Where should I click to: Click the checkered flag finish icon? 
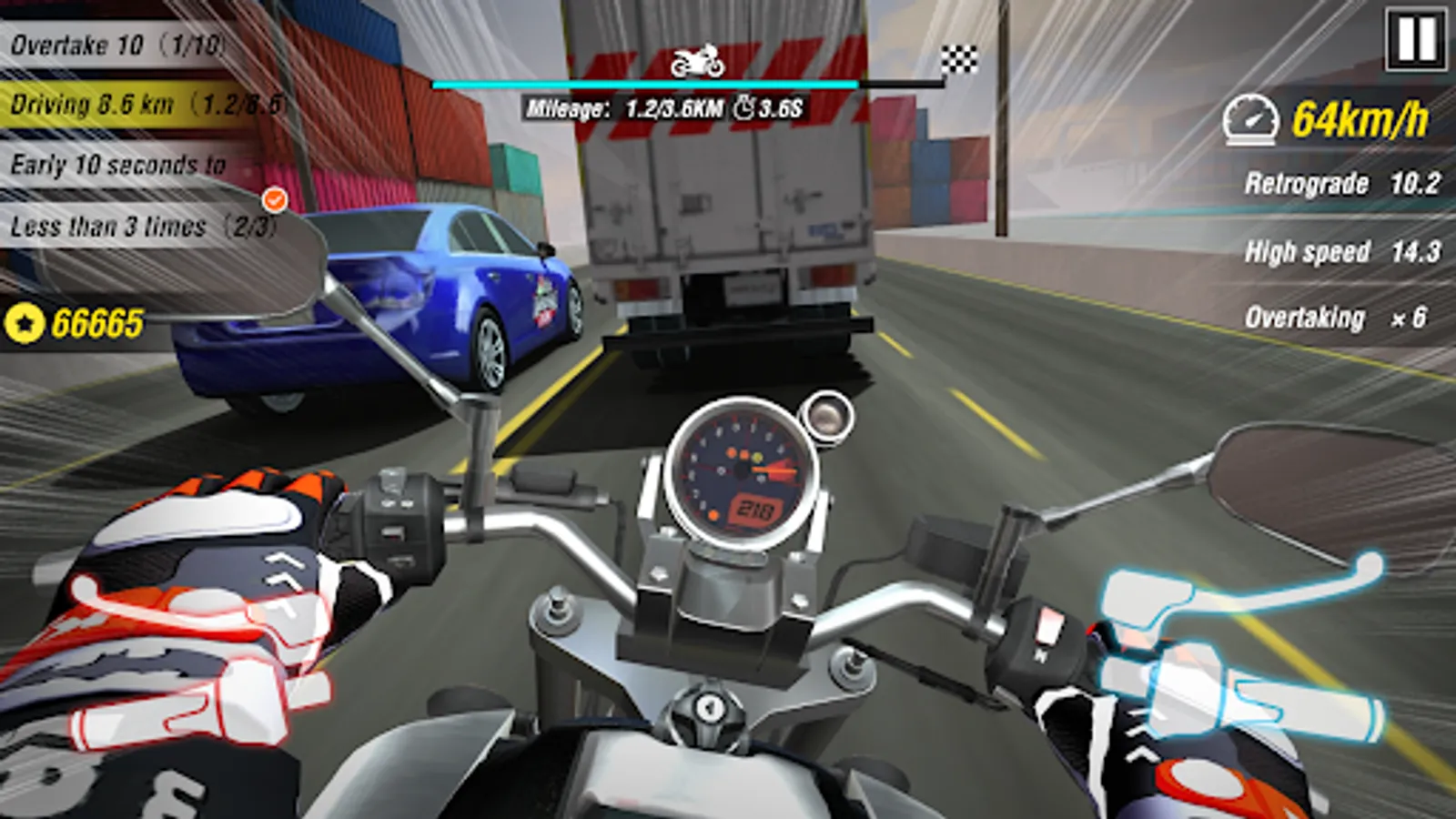(x=959, y=57)
